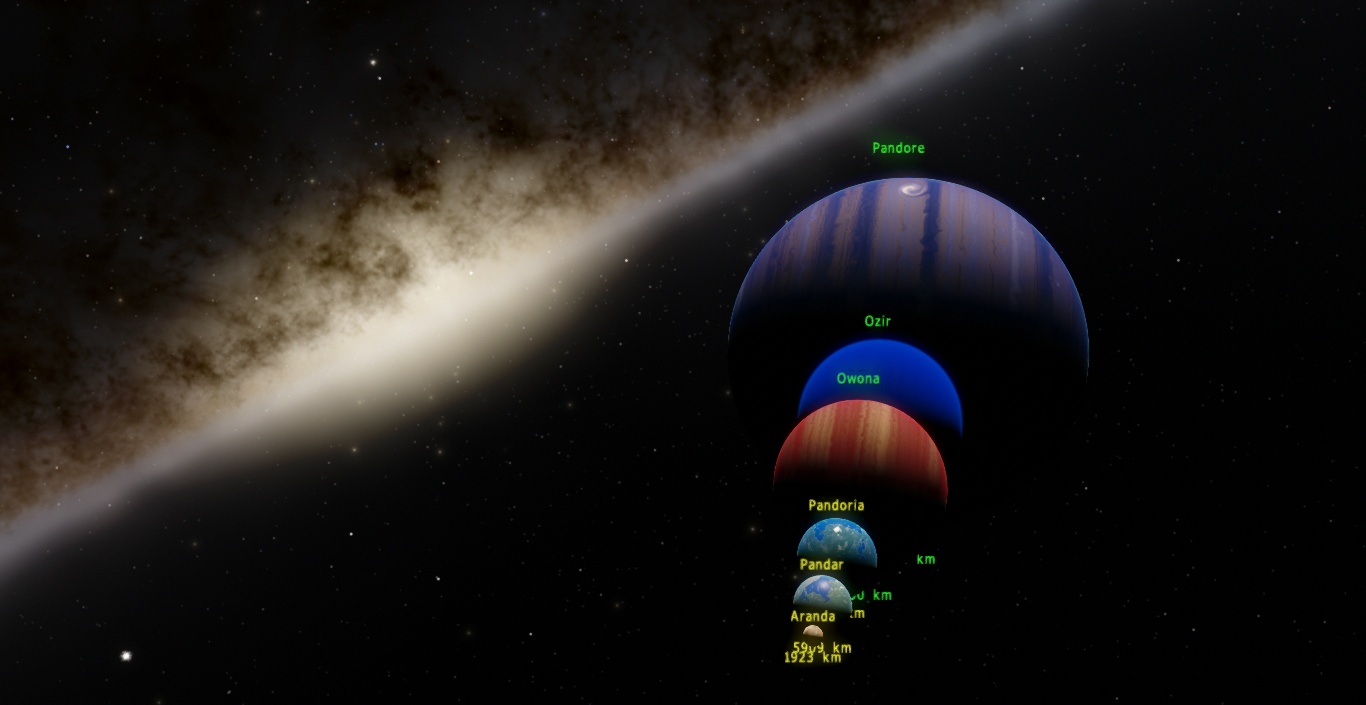The height and width of the screenshot is (705, 1366).
Task: Select the Pandar label
Action: coord(821,565)
